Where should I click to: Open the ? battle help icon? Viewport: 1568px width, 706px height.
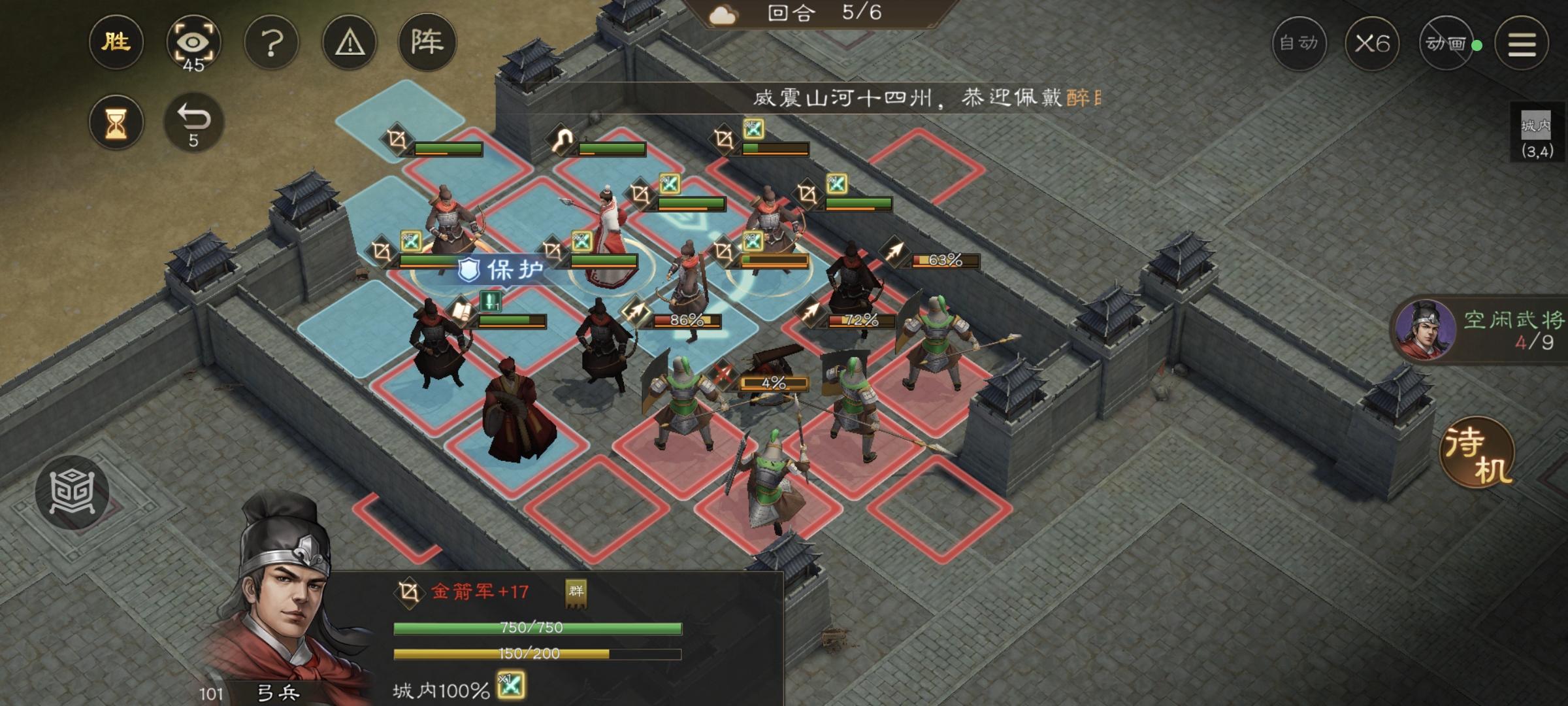click(272, 41)
